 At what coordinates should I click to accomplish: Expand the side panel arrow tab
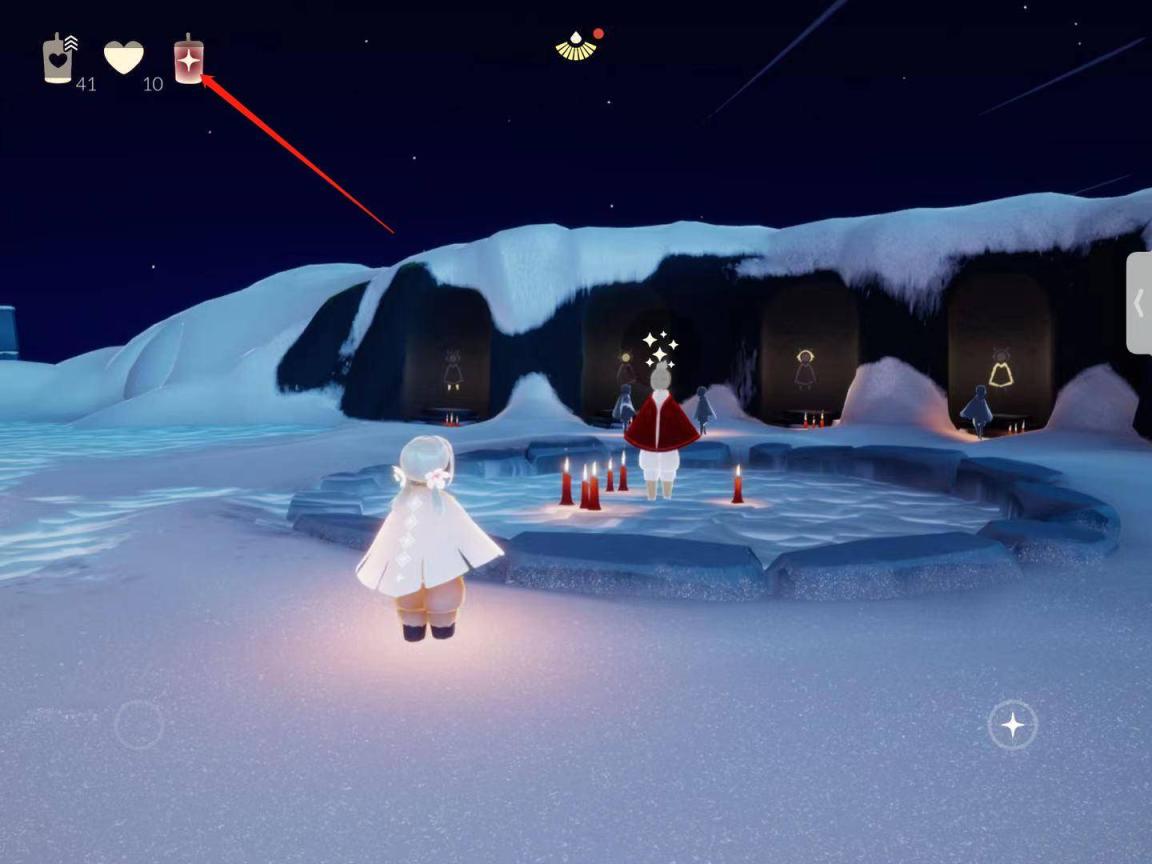pyautogui.click(x=1139, y=303)
